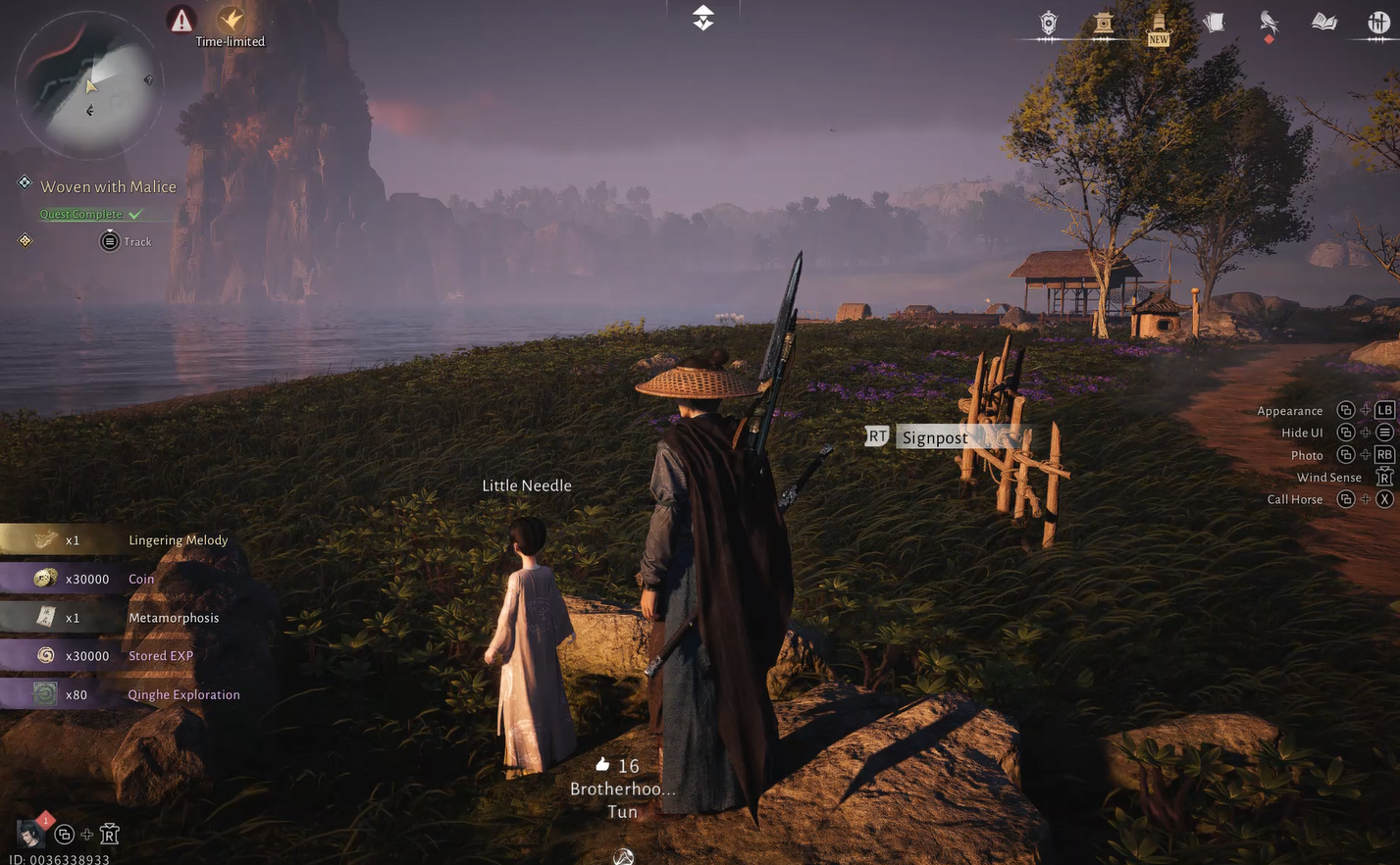Click the Woven with Malice quest diamond expander
The image size is (1400, 865).
25,180
